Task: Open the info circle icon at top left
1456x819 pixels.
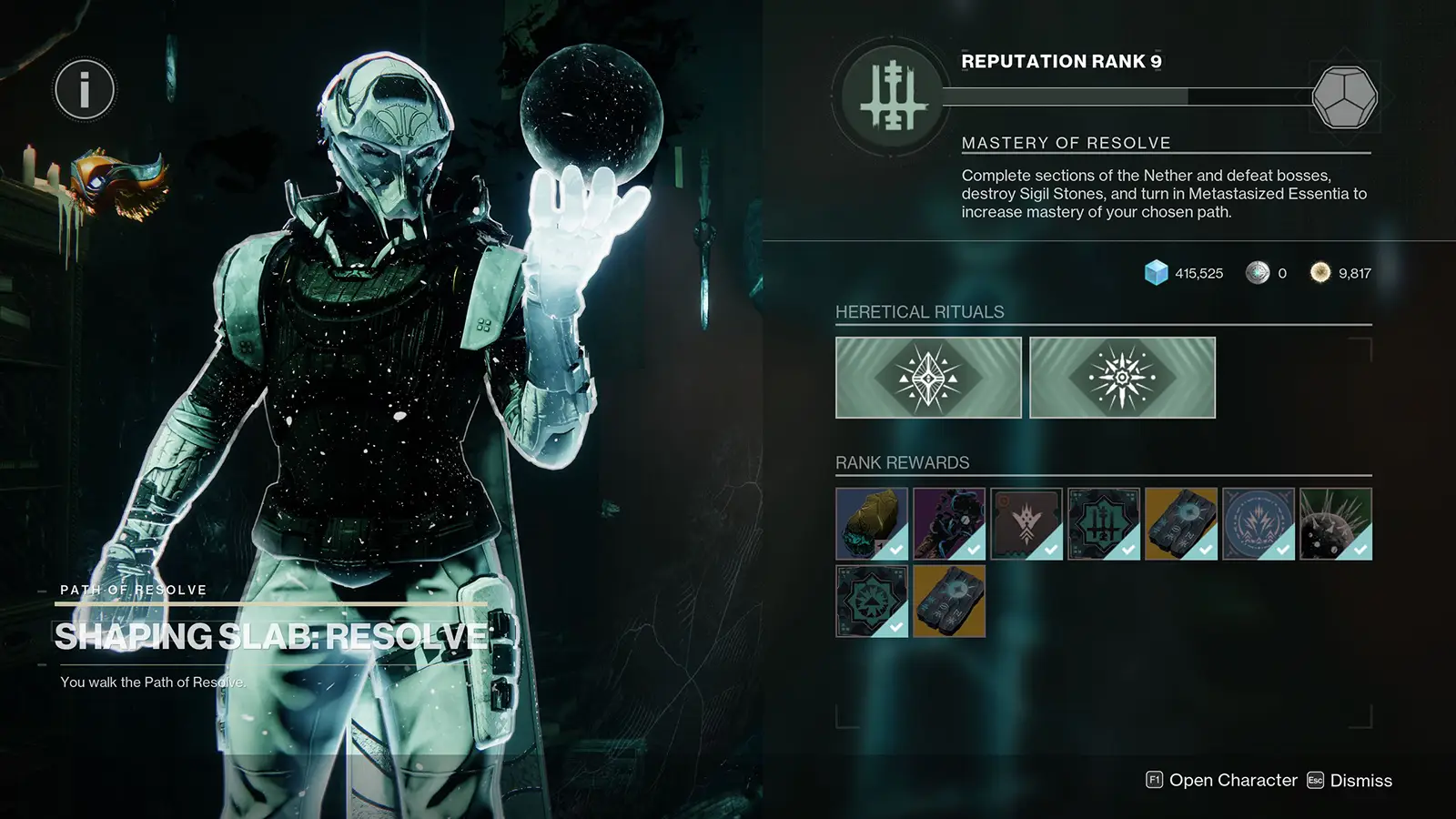Action: (x=85, y=90)
